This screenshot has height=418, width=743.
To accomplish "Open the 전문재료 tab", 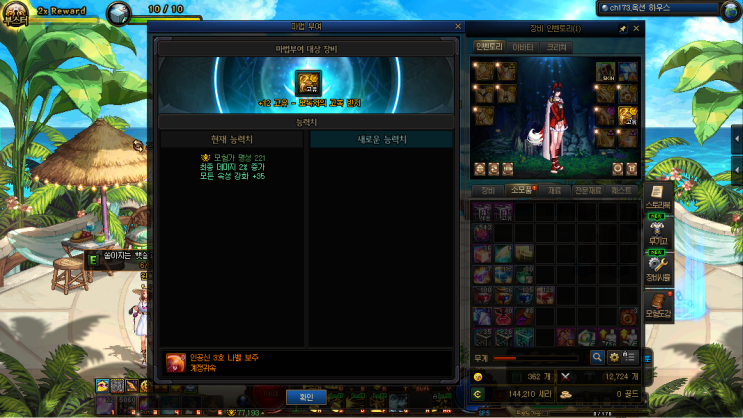I will pyautogui.click(x=587, y=189).
